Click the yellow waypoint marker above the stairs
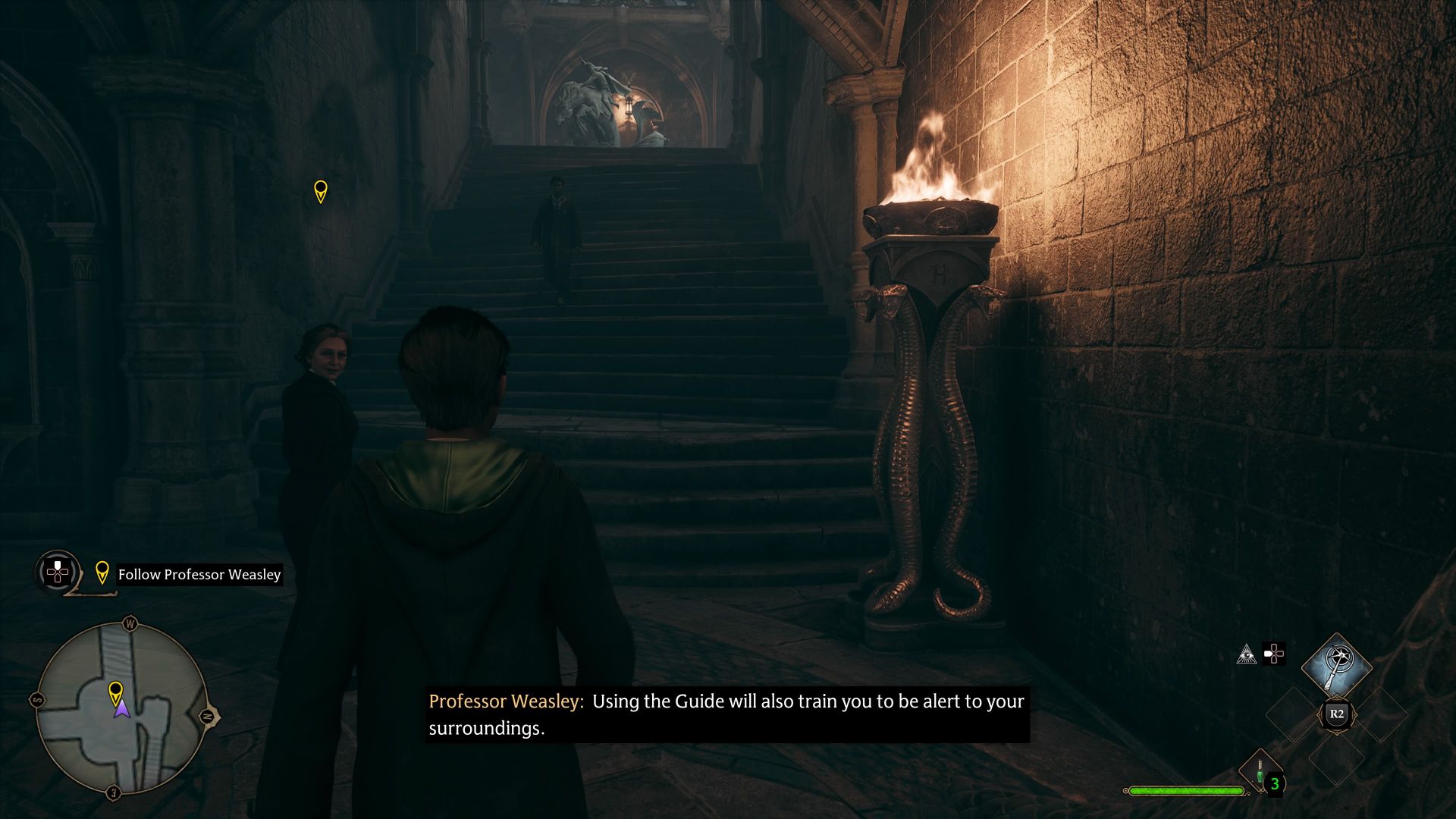Viewport: 1456px width, 819px height. pos(321,190)
